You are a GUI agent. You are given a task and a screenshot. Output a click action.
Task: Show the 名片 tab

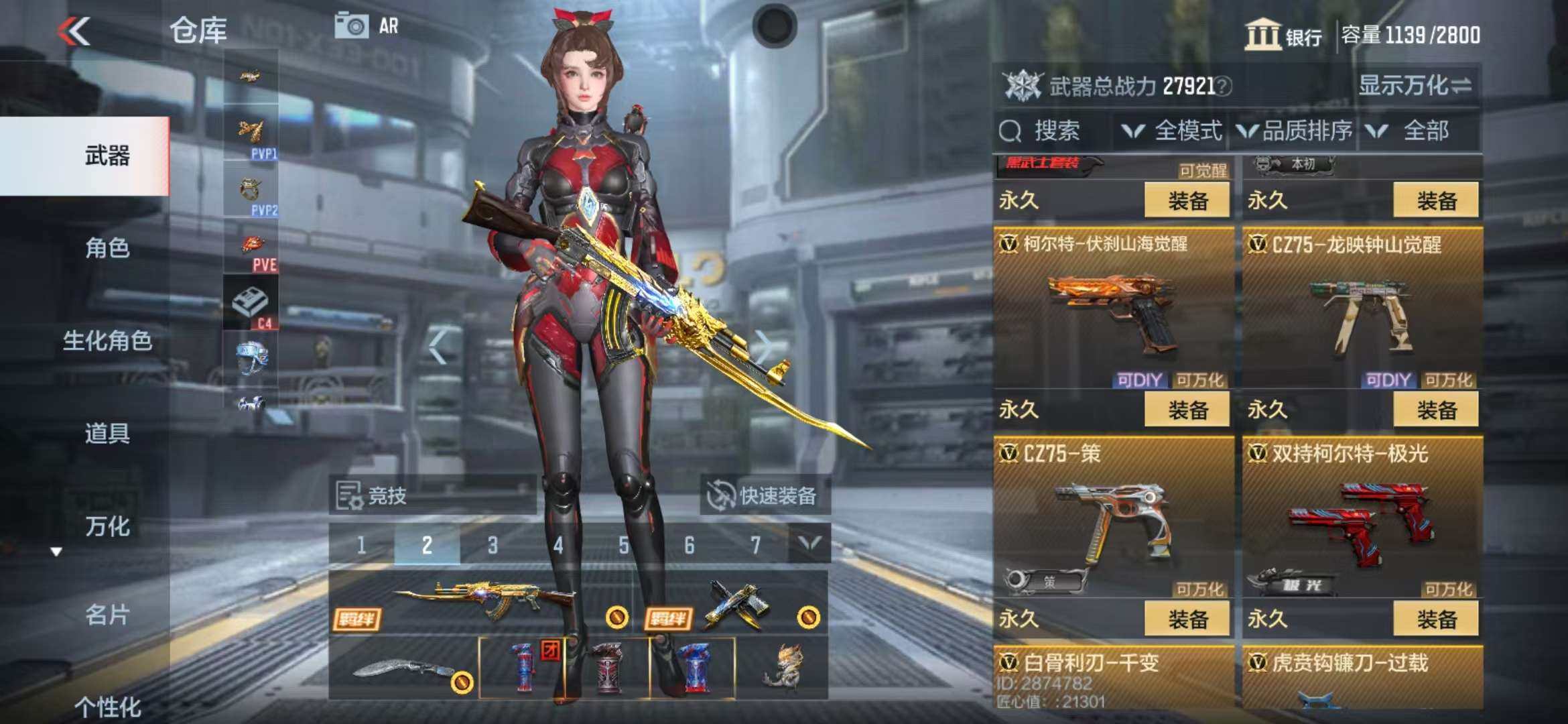[107, 614]
